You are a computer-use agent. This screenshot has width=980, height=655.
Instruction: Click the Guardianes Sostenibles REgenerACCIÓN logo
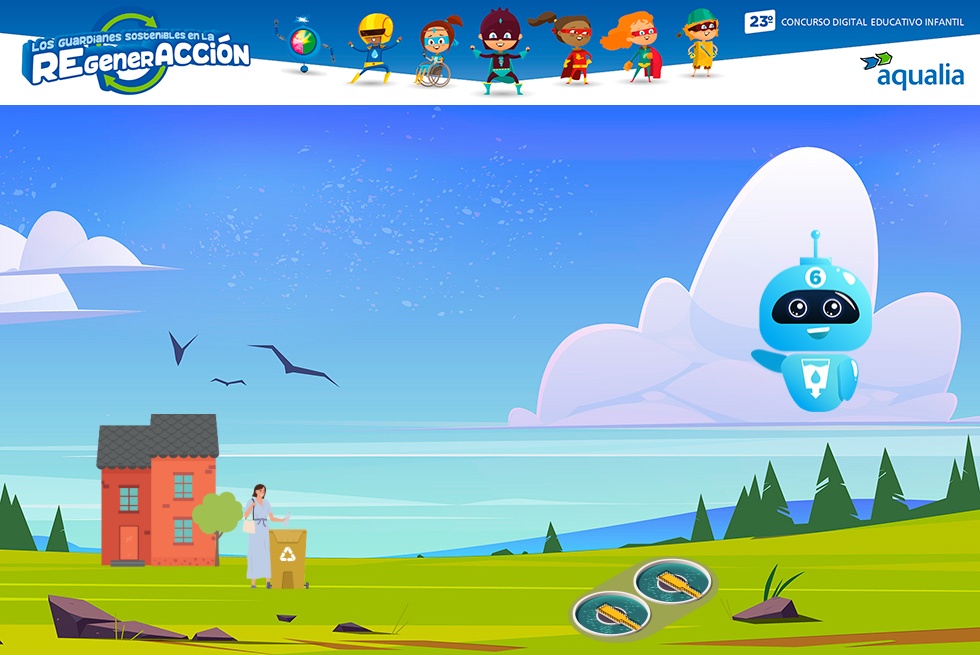[138, 55]
